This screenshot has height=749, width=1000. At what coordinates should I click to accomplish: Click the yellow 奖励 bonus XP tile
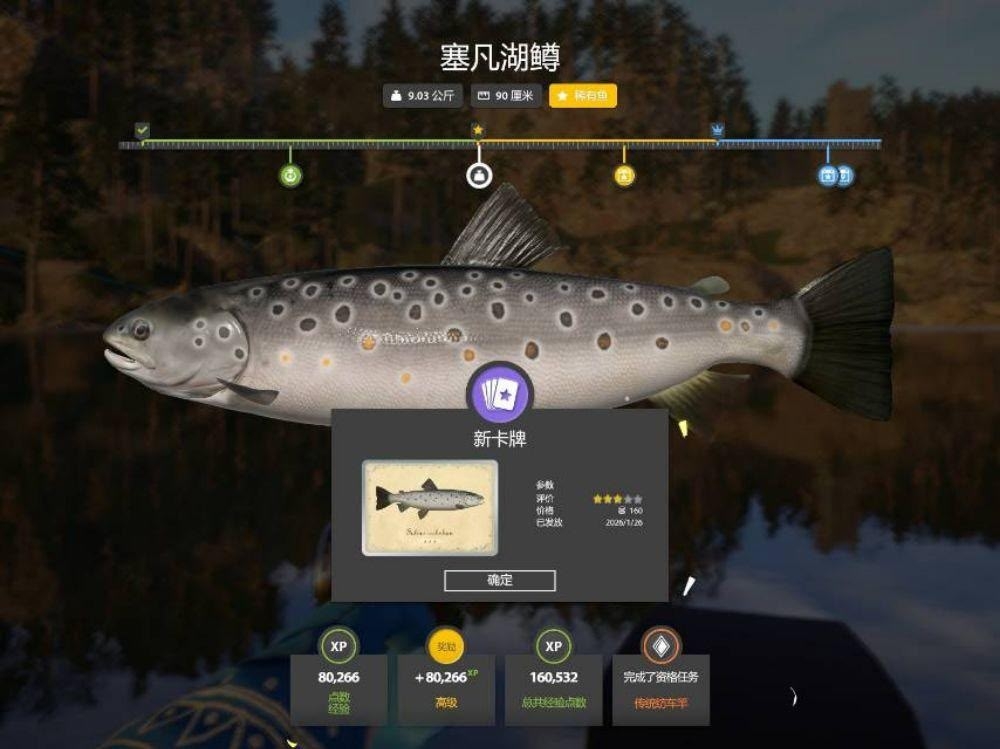(x=446, y=677)
